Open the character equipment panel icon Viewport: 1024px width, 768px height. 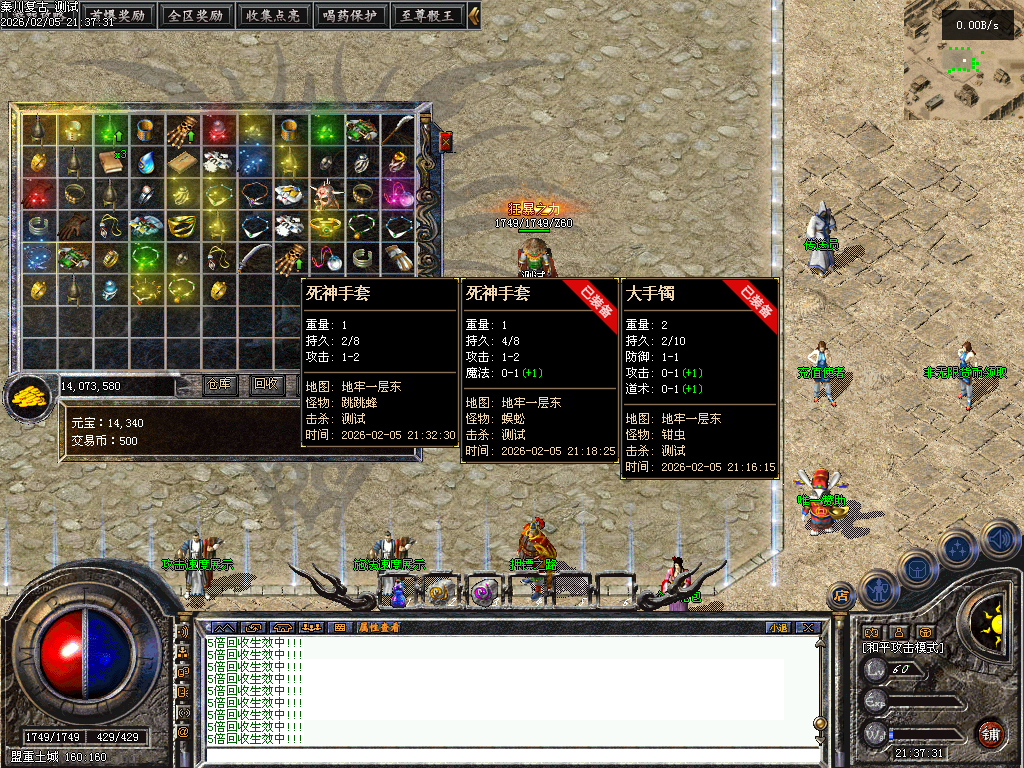coord(877,589)
